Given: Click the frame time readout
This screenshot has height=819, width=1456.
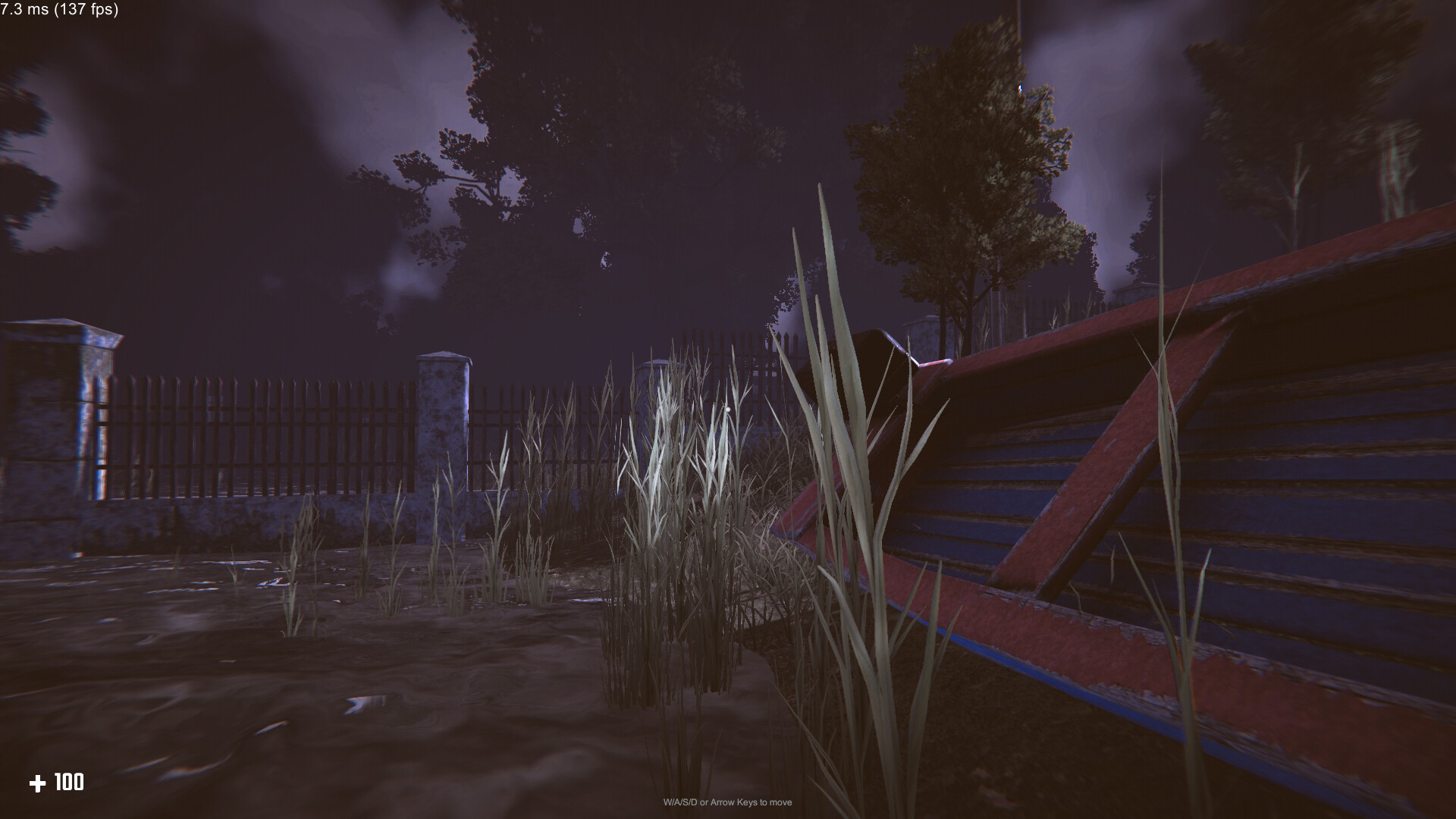Looking at the screenshot, I should (23, 11).
